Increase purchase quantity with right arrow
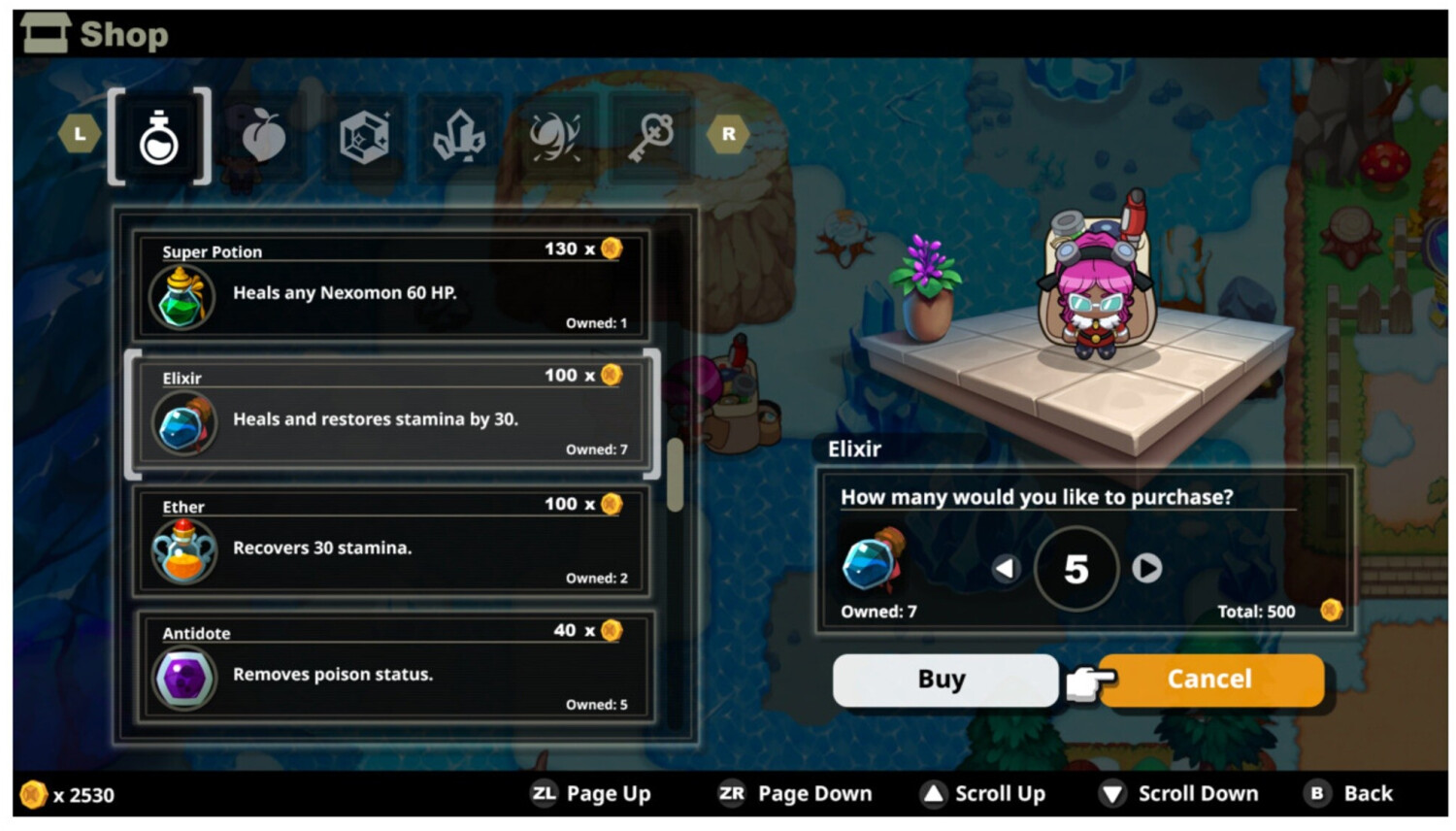The image size is (1456, 831). pos(1146,568)
